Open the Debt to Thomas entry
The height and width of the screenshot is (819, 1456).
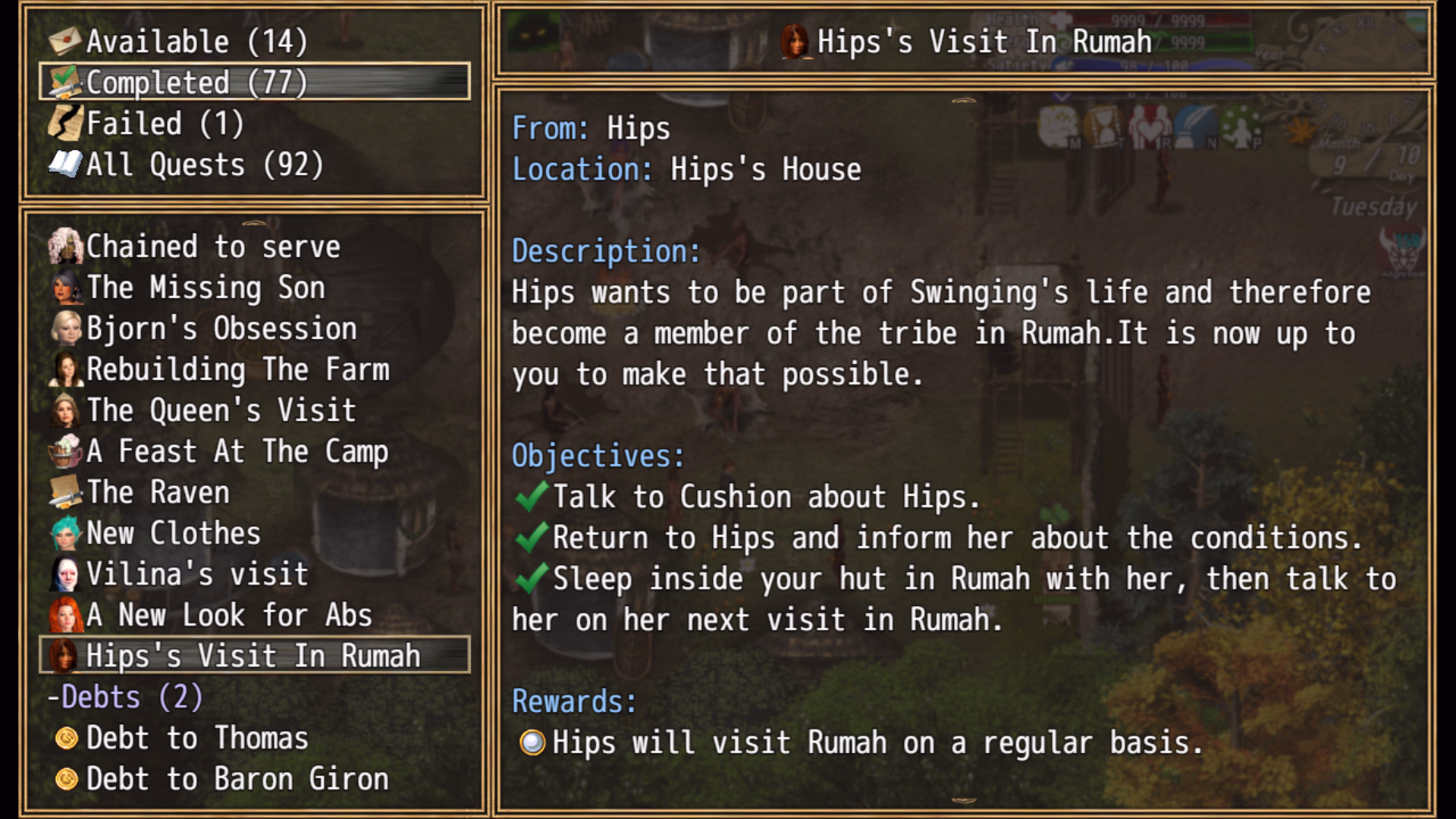point(196,738)
